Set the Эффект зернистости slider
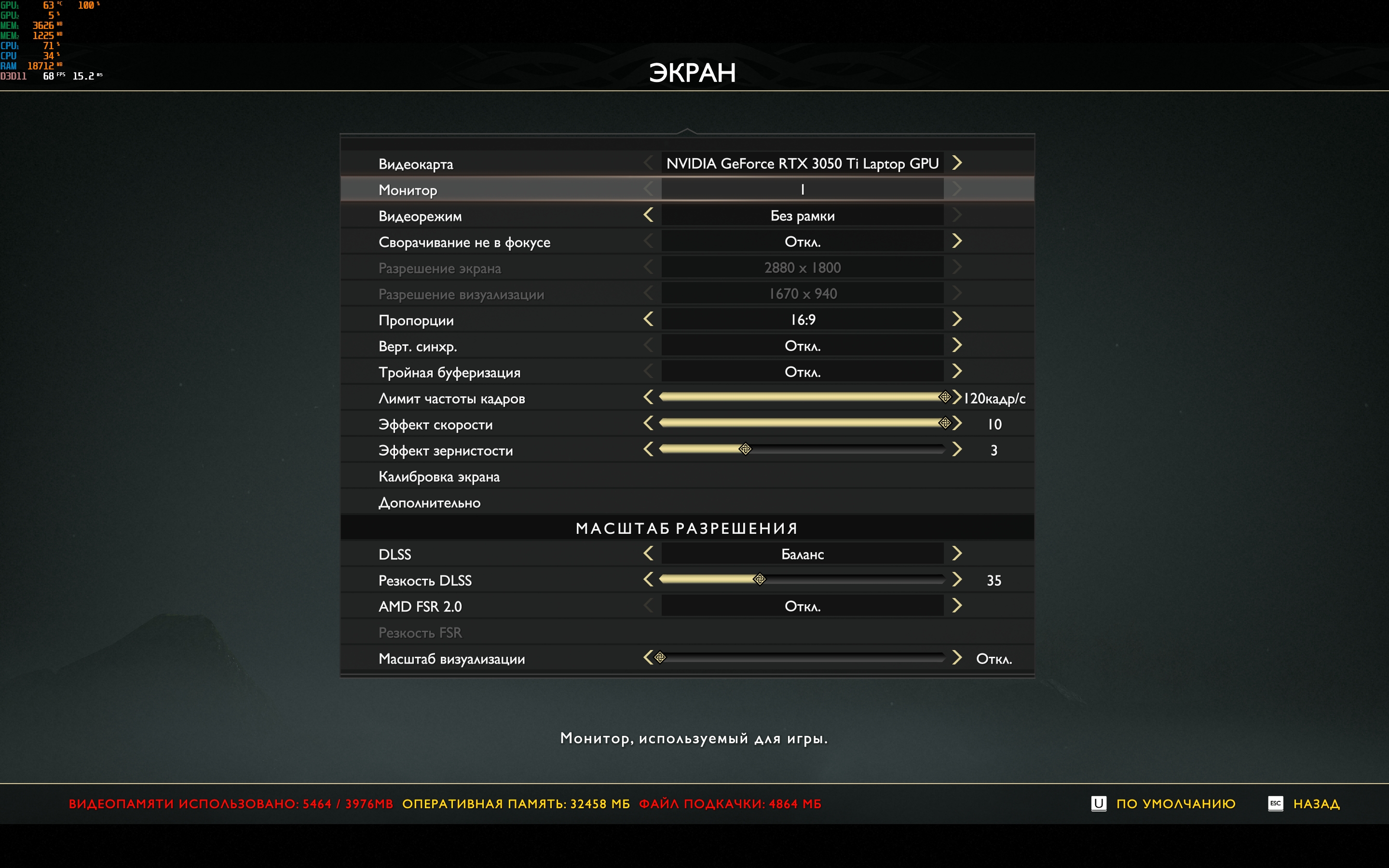 pyautogui.click(x=745, y=449)
